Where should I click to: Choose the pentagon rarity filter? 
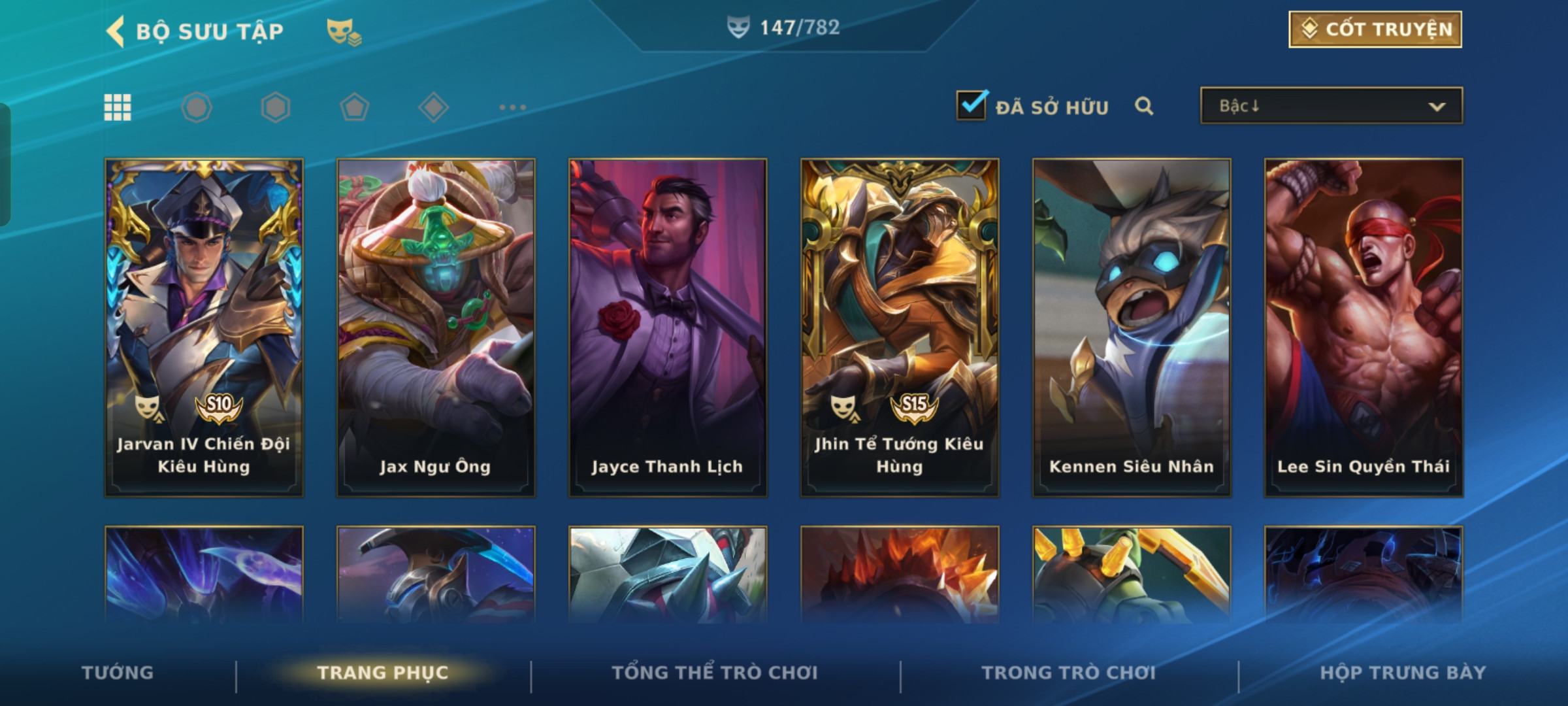pyautogui.click(x=354, y=107)
